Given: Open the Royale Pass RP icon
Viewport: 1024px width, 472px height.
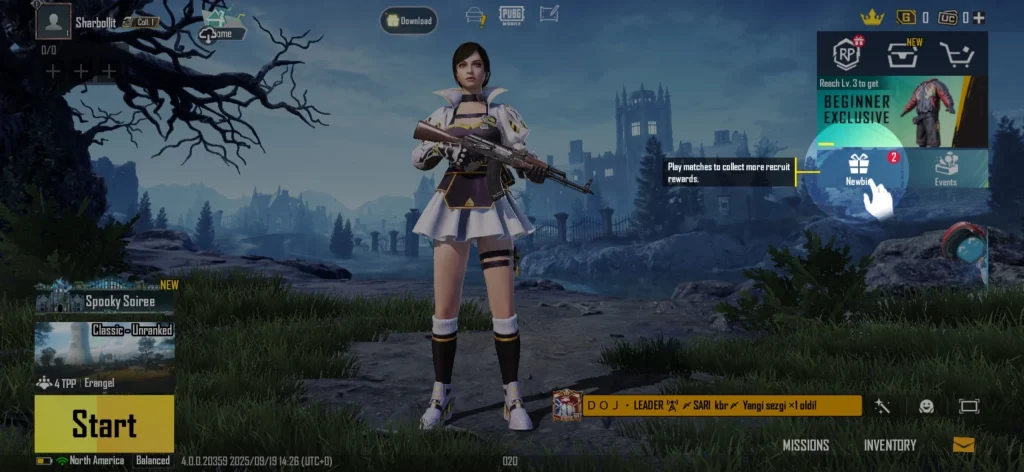Looking at the screenshot, I should (x=848, y=55).
